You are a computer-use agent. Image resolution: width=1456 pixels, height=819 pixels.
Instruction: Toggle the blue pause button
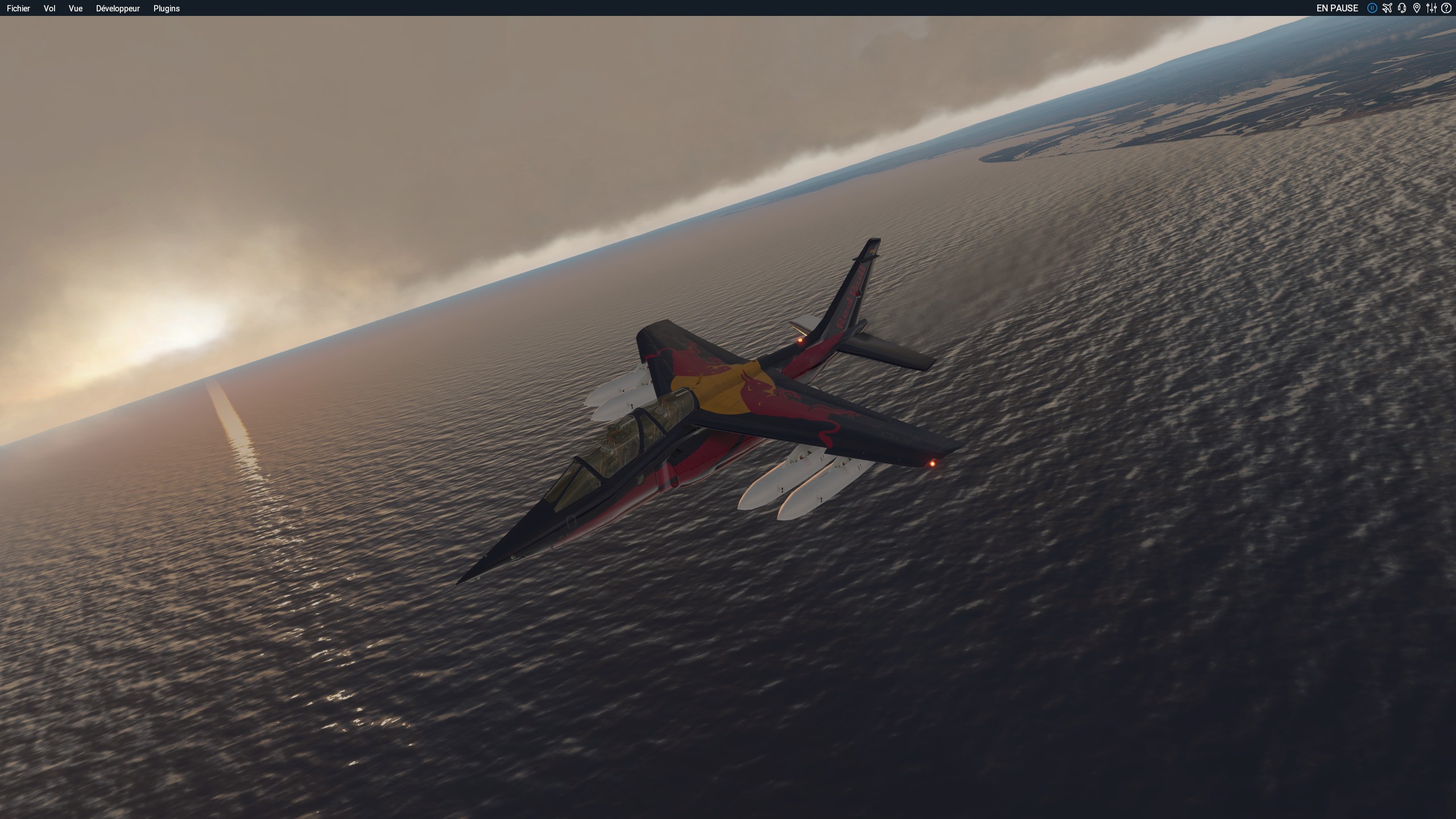pos(1372,8)
